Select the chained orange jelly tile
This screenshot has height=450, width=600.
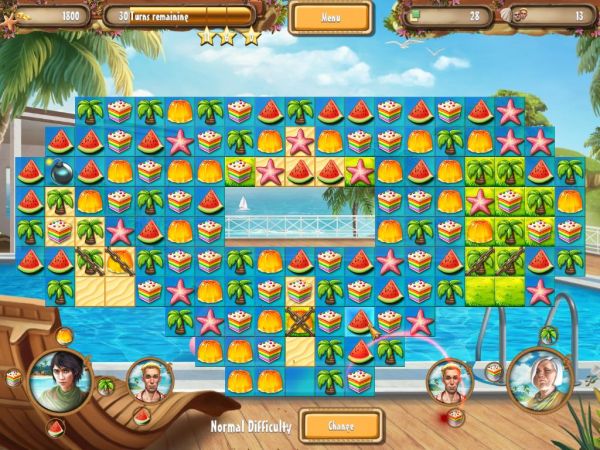[x=121, y=262]
